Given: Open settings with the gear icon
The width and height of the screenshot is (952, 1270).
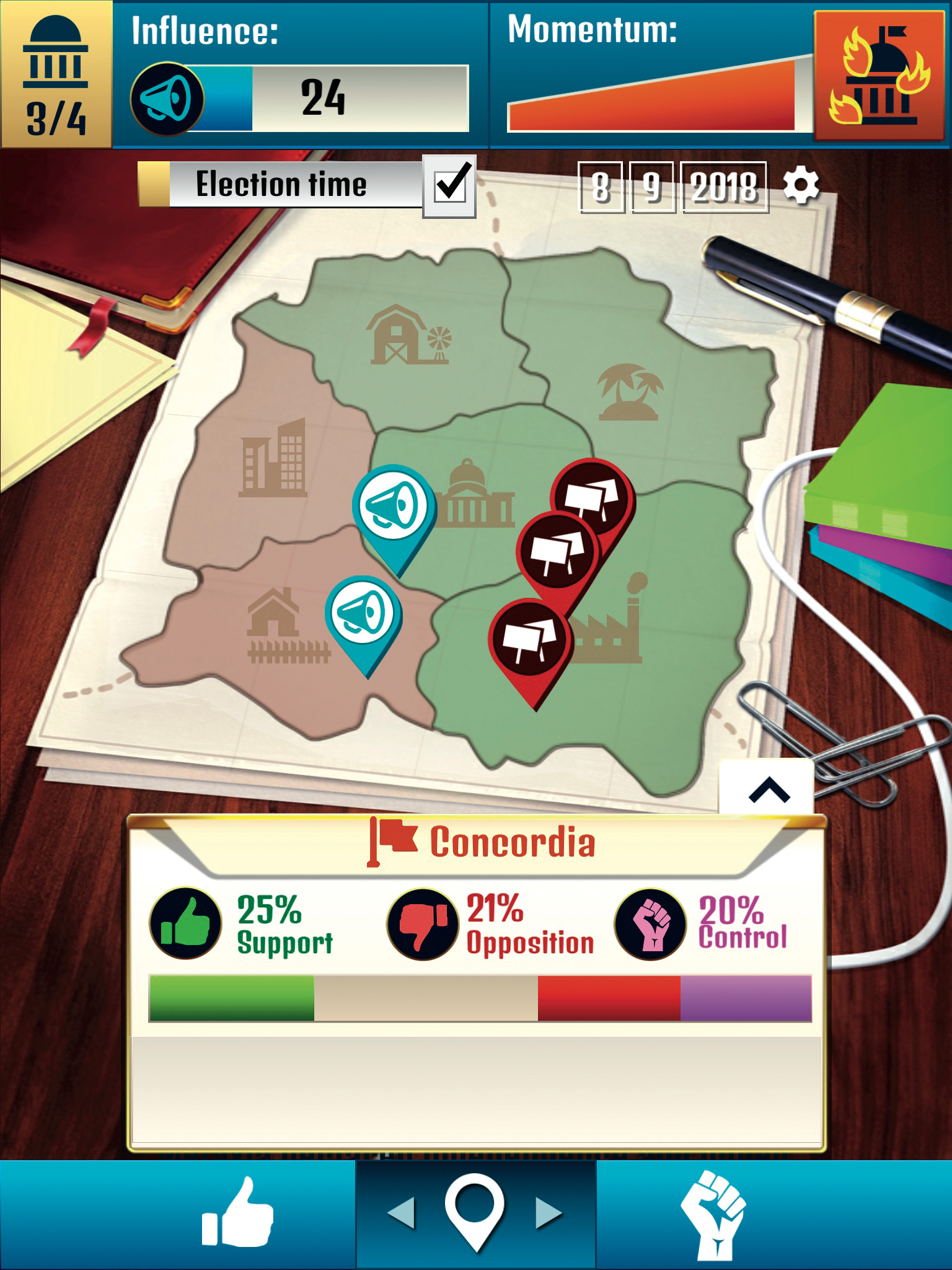Looking at the screenshot, I should [x=801, y=185].
